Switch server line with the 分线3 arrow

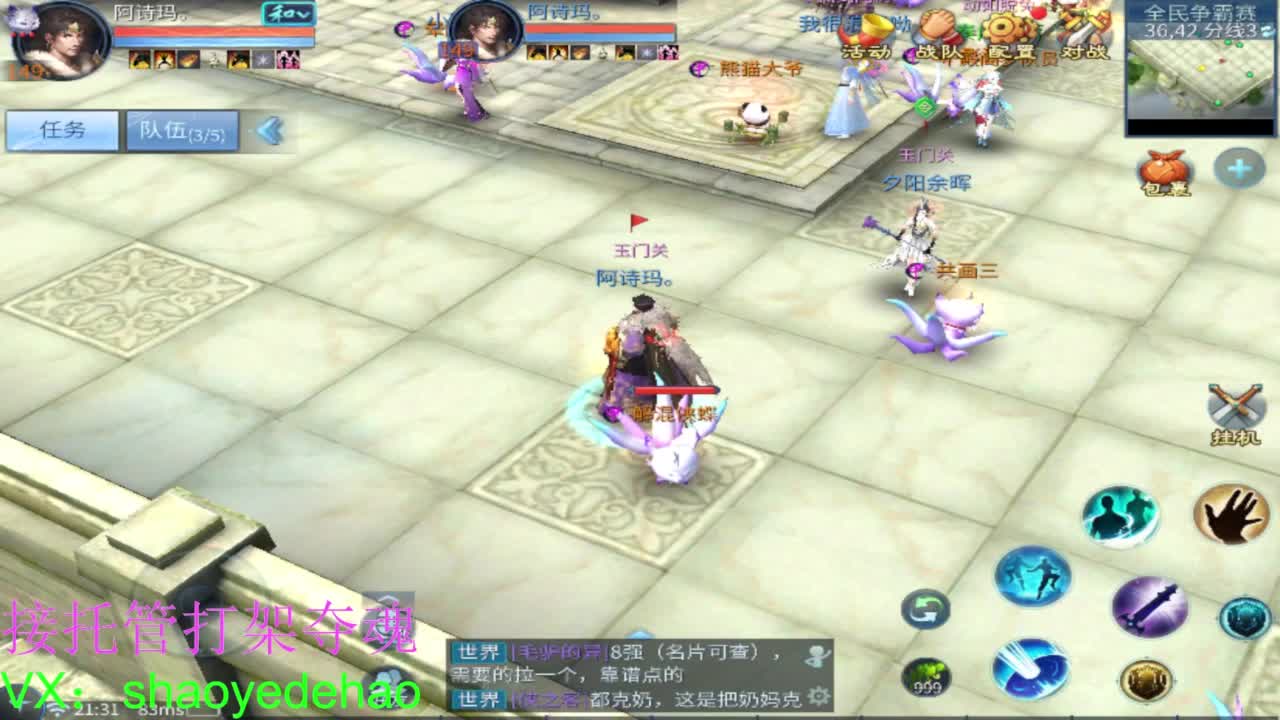click(1267, 30)
